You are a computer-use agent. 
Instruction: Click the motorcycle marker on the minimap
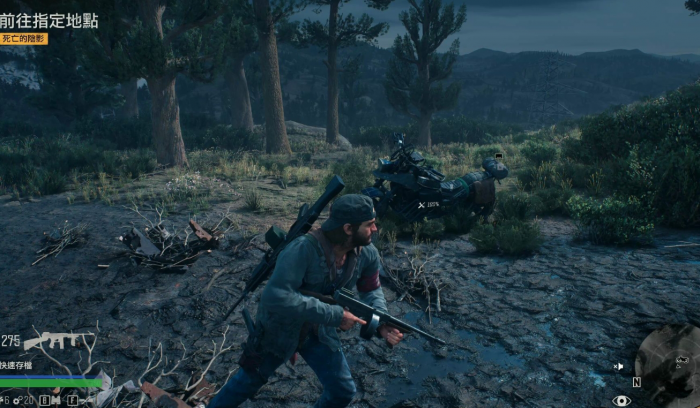(x=682, y=361)
